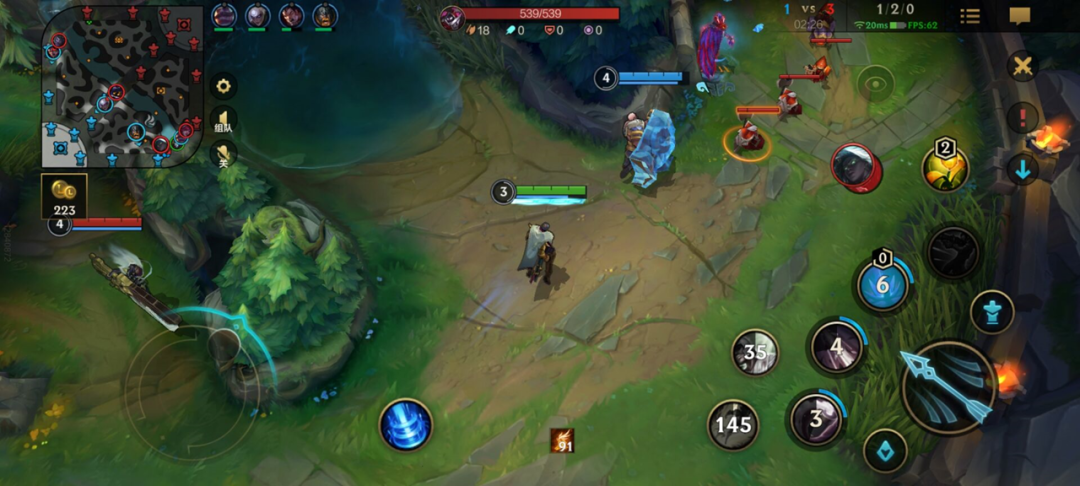Open the gear settings button

(224, 86)
